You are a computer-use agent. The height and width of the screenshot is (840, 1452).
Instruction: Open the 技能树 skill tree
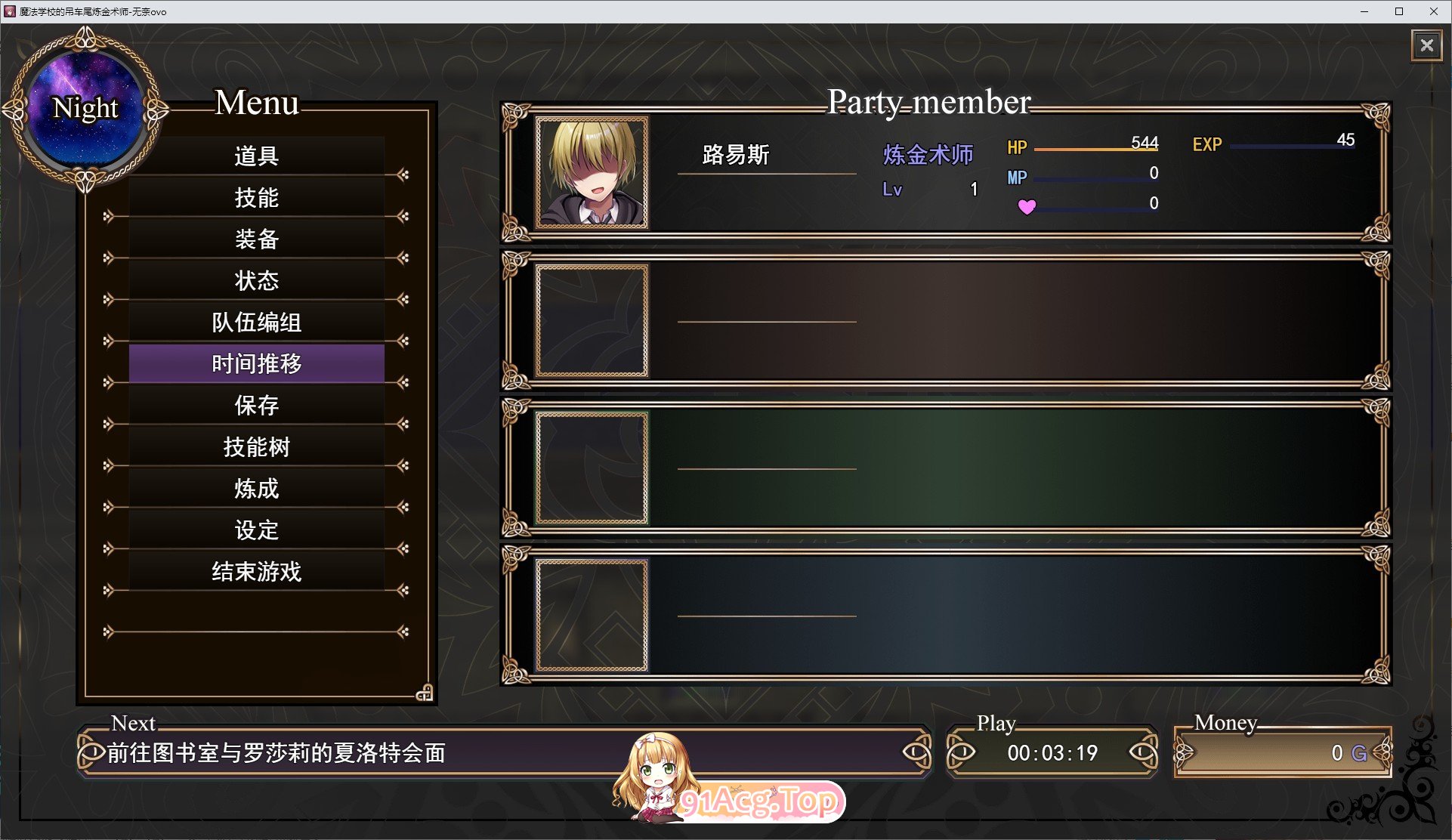[256, 447]
